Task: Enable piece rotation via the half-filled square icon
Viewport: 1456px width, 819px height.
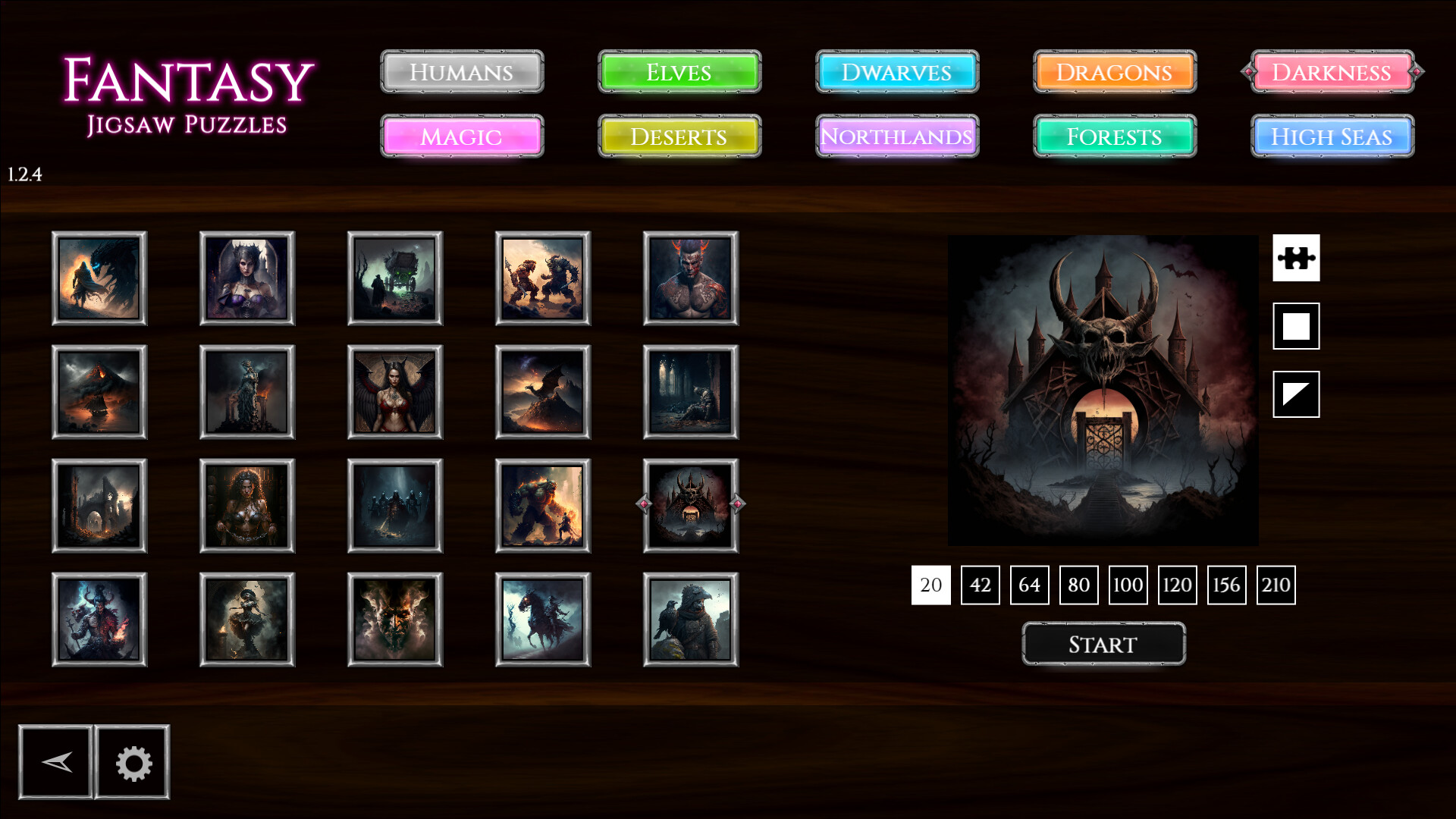Action: tap(1296, 394)
